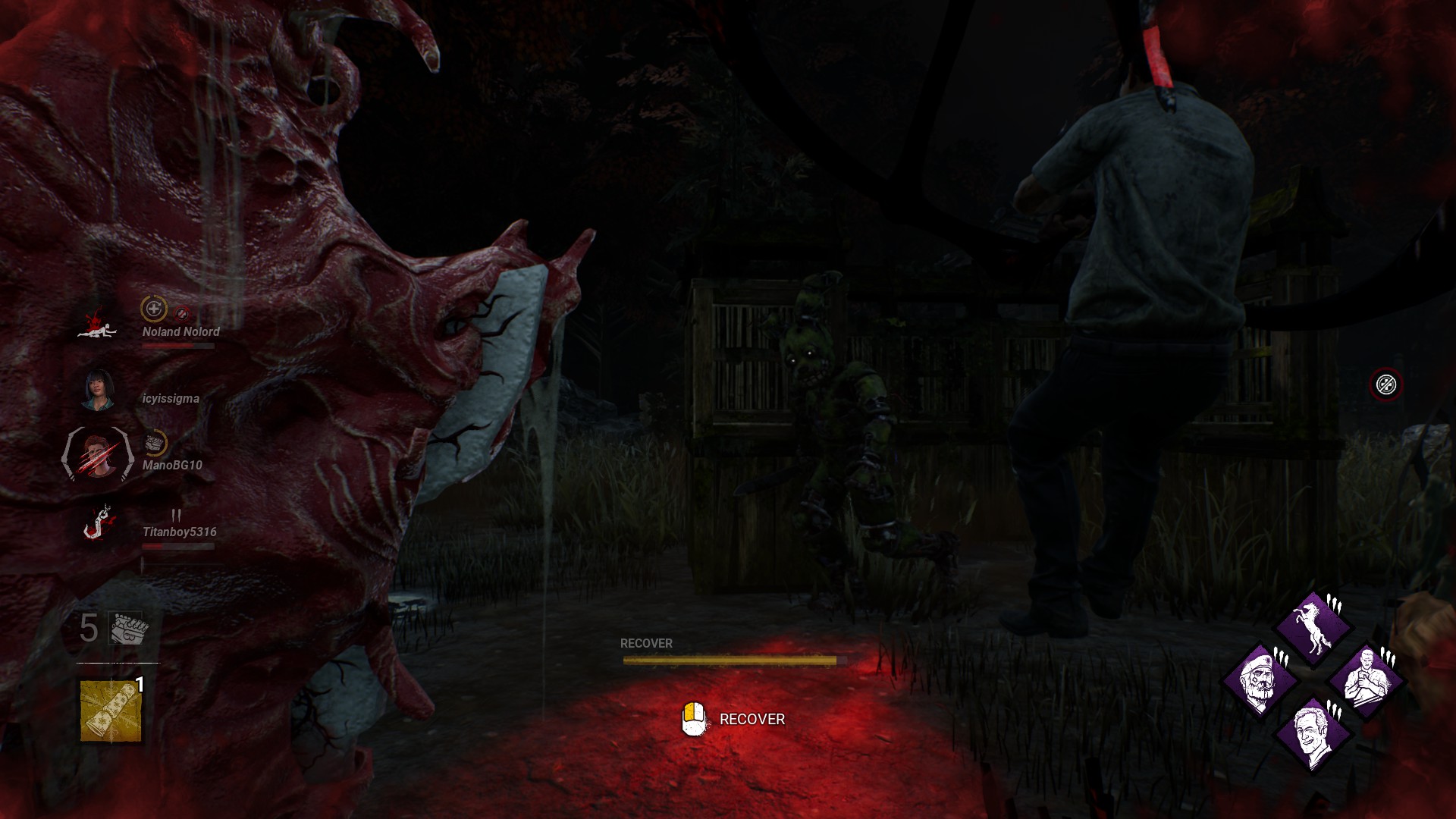The height and width of the screenshot is (819, 1456).
Task: Click Titanboy5316's hooked status icon
Action: 98,522
